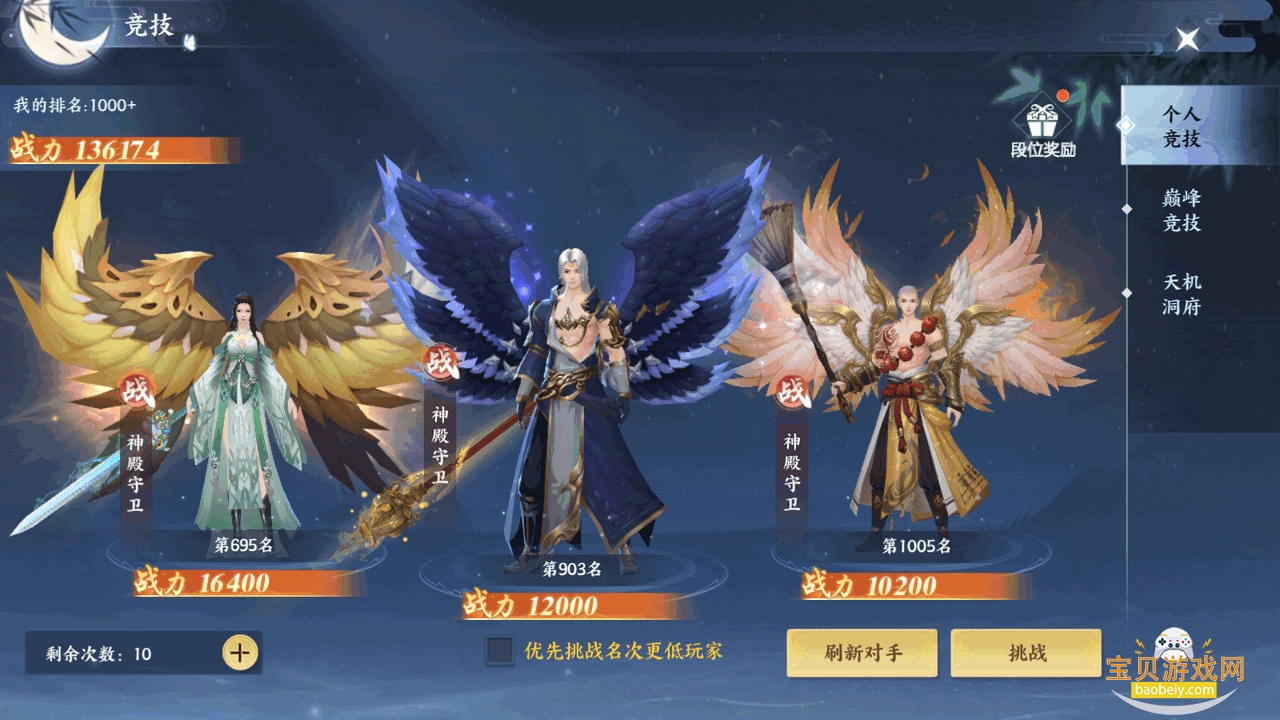Click the diamond star icon at top right
The width and height of the screenshot is (1280, 720).
pos(1188,38)
